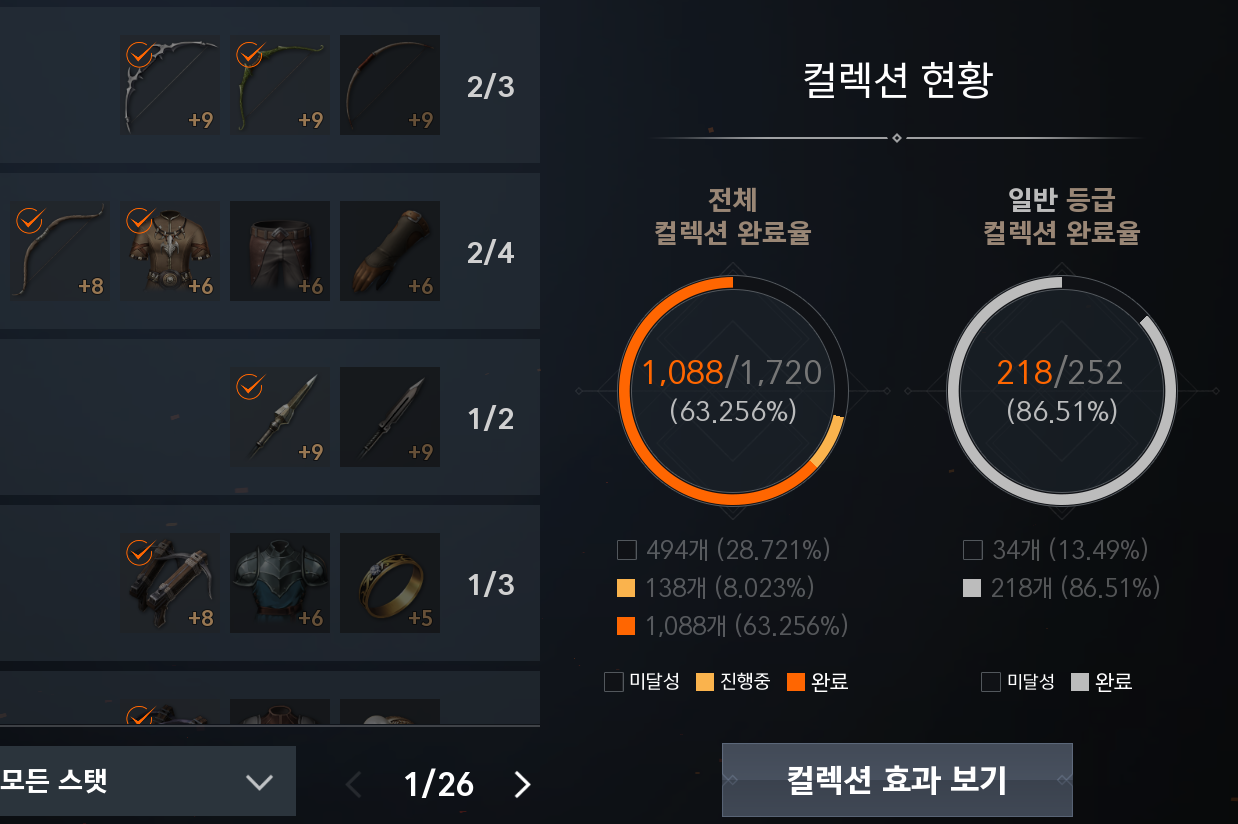Select the leather tunic +6 armor slot
This screenshot has height=824, width=1238.
[x=170, y=252]
